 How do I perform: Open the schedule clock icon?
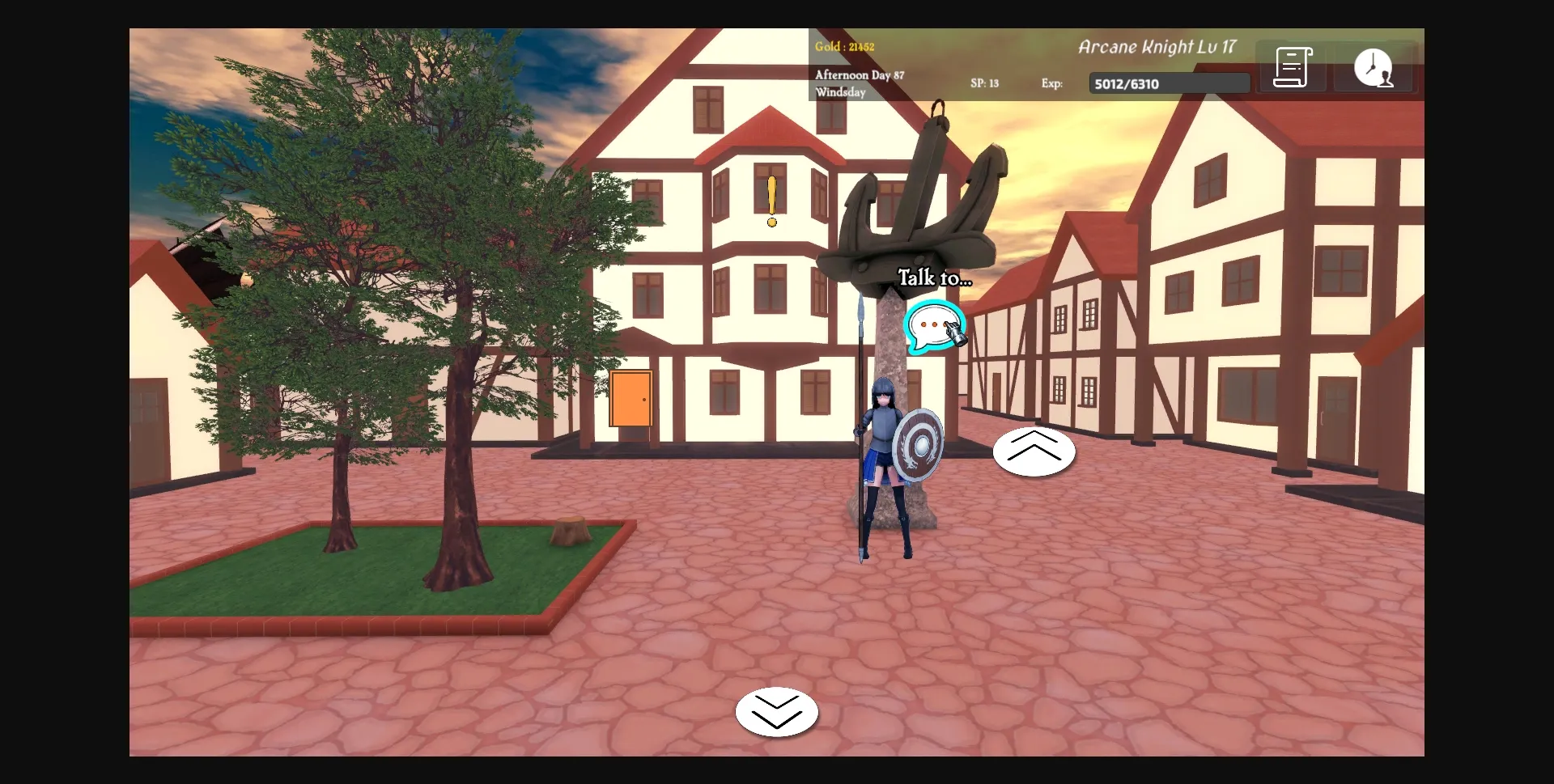[1374, 68]
